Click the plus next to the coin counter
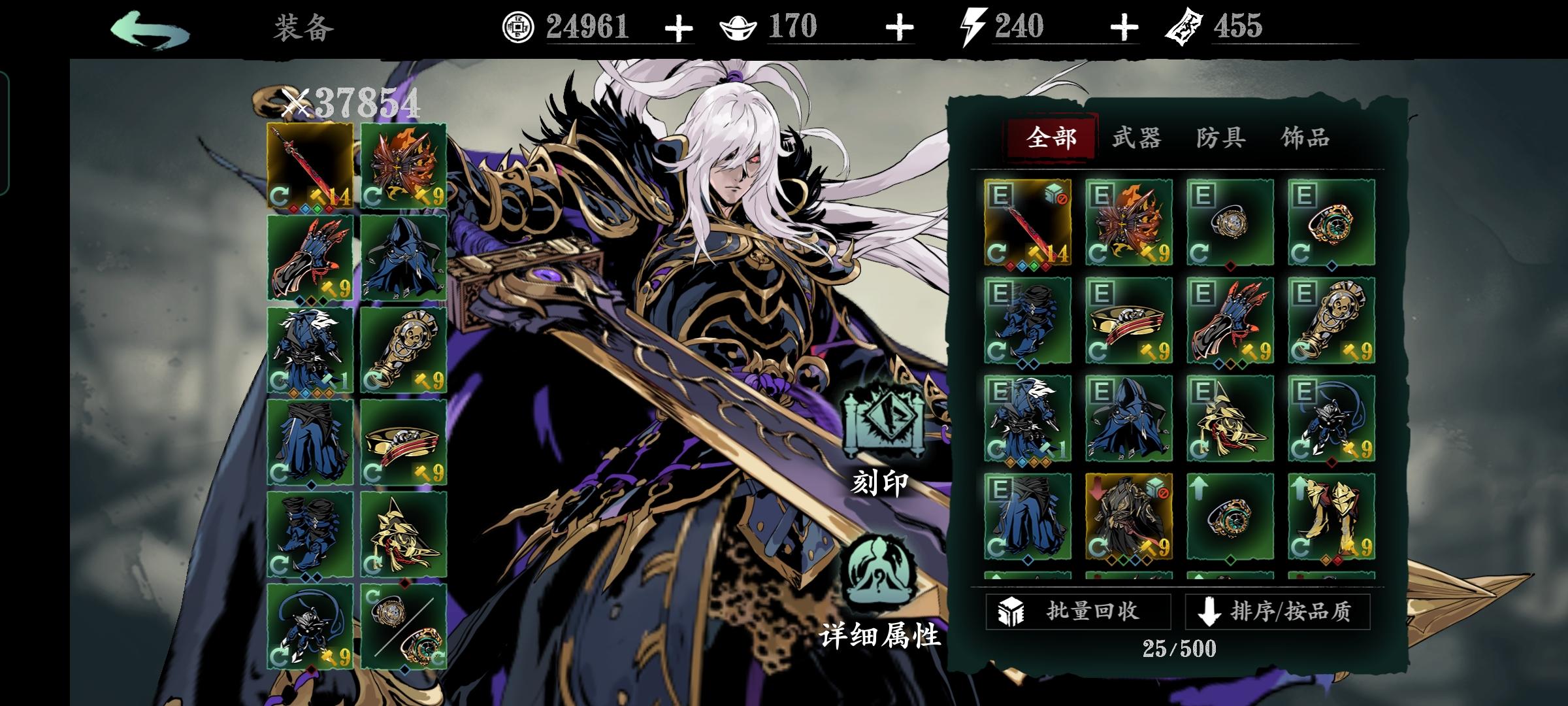This screenshot has width=1568, height=706. pyautogui.click(x=680, y=27)
